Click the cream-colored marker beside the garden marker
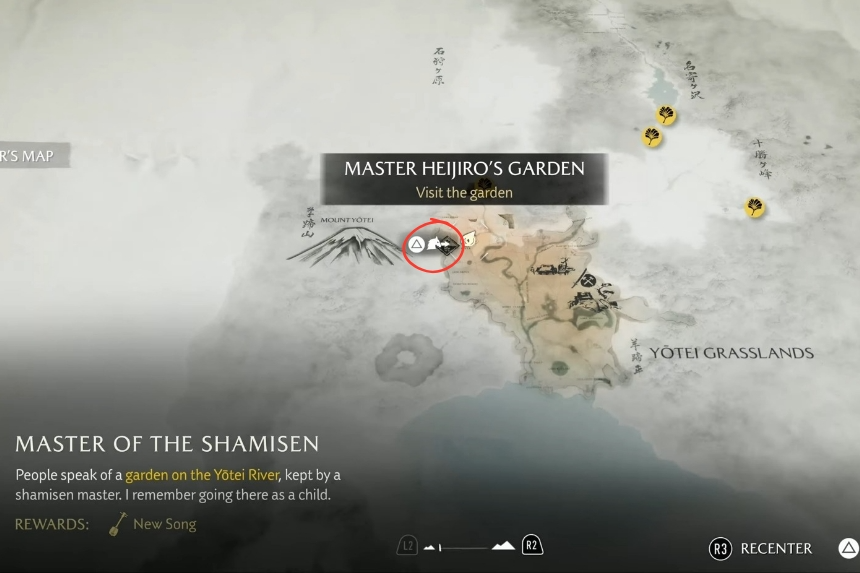 pos(468,240)
